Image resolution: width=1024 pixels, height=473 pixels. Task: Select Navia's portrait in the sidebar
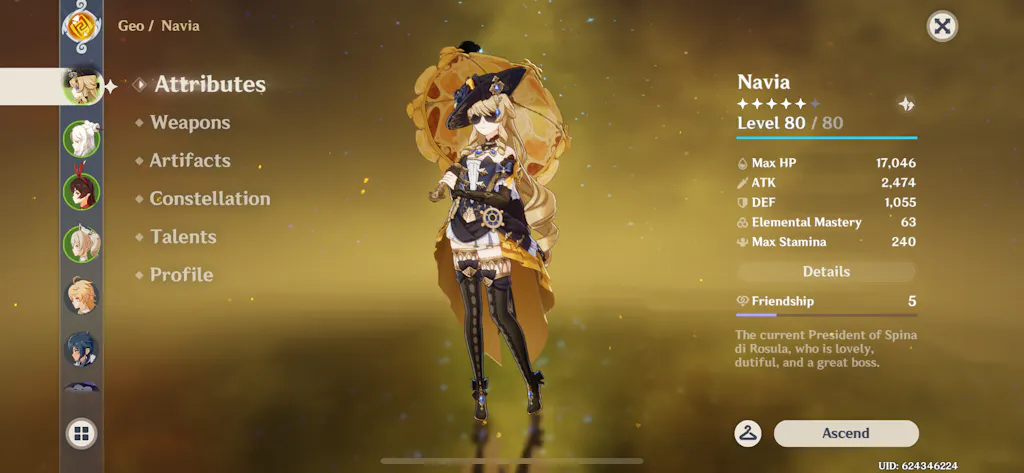[80, 86]
